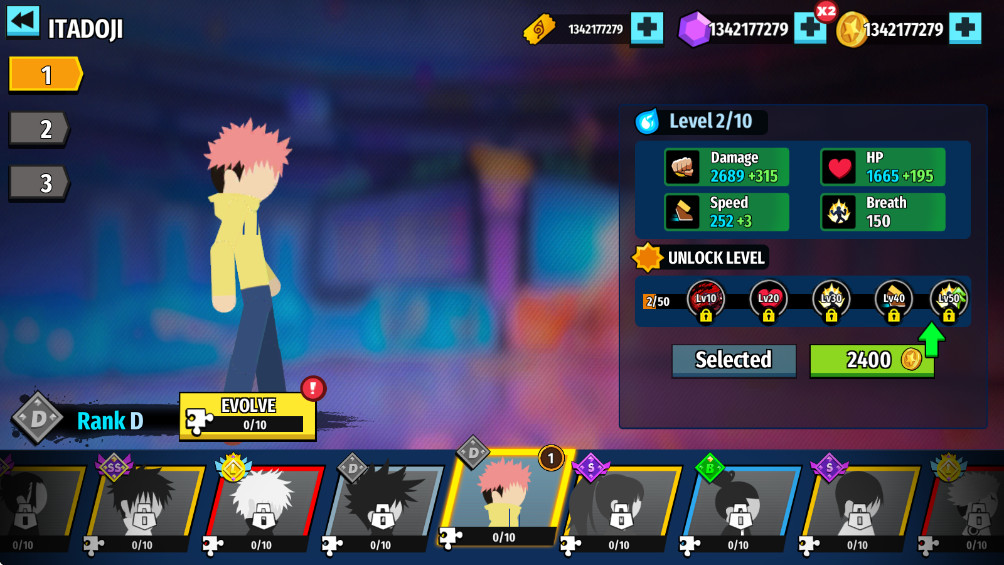The width and height of the screenshot is (1004, 565).
Task: Add more gold coins with the plus button
Action: pyautogui.click(x=965, y=28)
